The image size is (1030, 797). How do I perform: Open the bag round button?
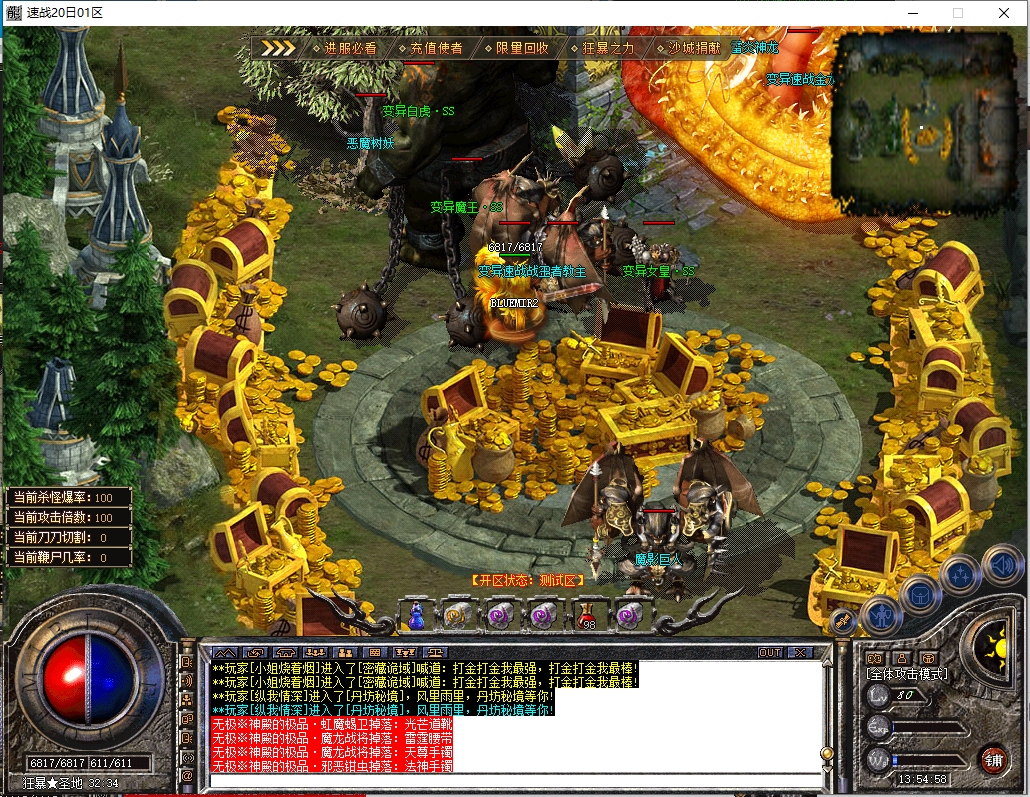[920, 594]
